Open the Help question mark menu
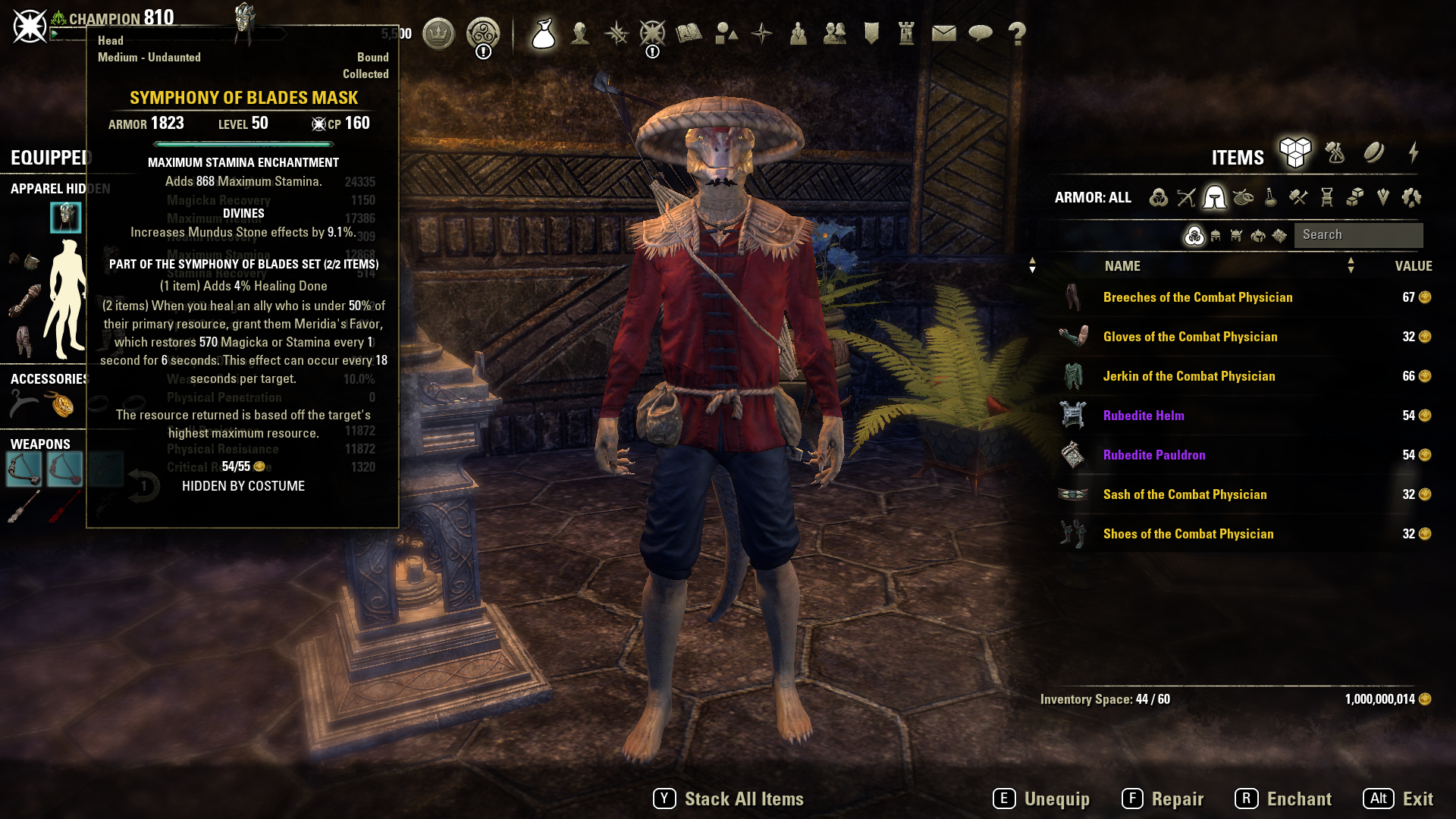 point(1017,33)
